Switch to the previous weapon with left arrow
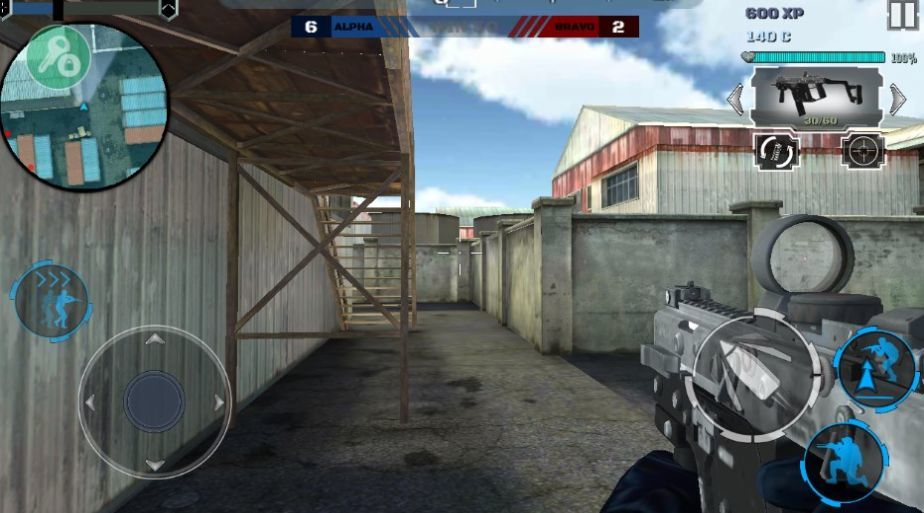The image size is (924, 513). point(735,99)
